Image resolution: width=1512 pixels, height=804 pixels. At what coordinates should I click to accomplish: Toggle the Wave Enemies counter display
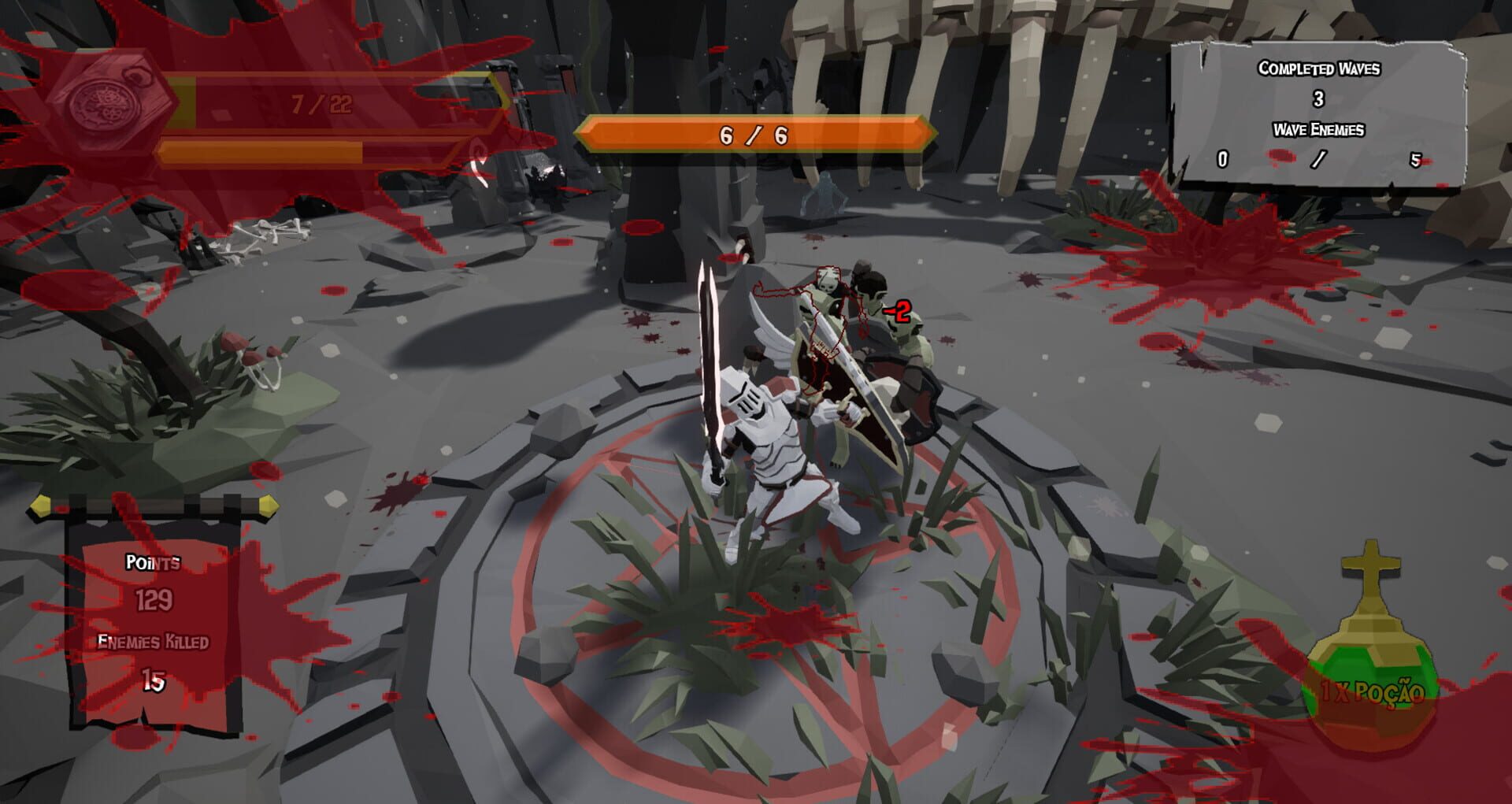[1320, 157]
